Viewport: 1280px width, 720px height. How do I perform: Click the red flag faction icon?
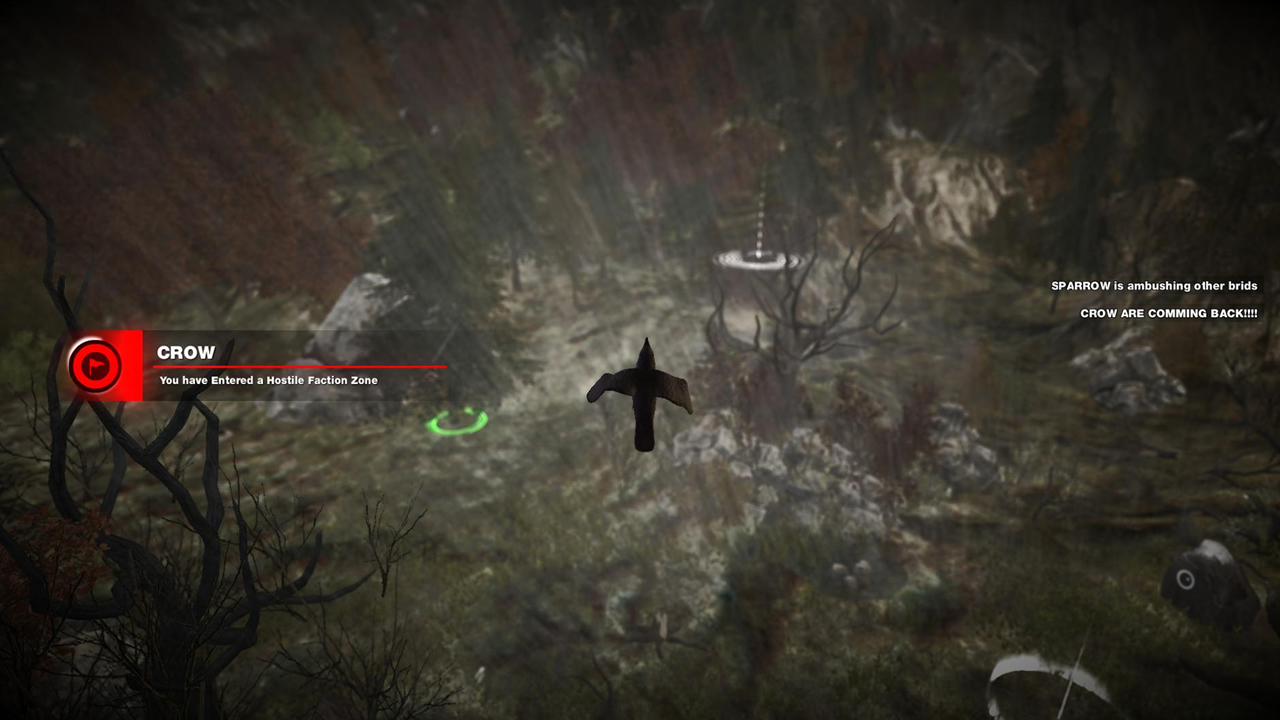pyautogui.click(x=95, y=366)
